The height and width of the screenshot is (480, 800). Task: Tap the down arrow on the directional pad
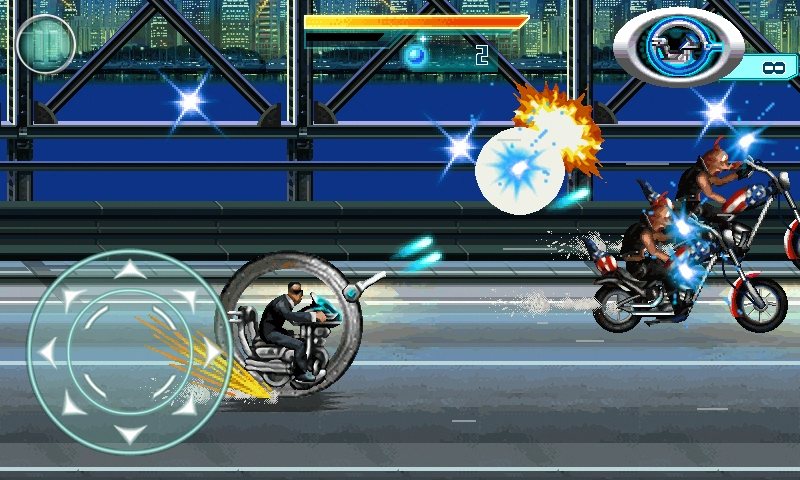point(129,433)
